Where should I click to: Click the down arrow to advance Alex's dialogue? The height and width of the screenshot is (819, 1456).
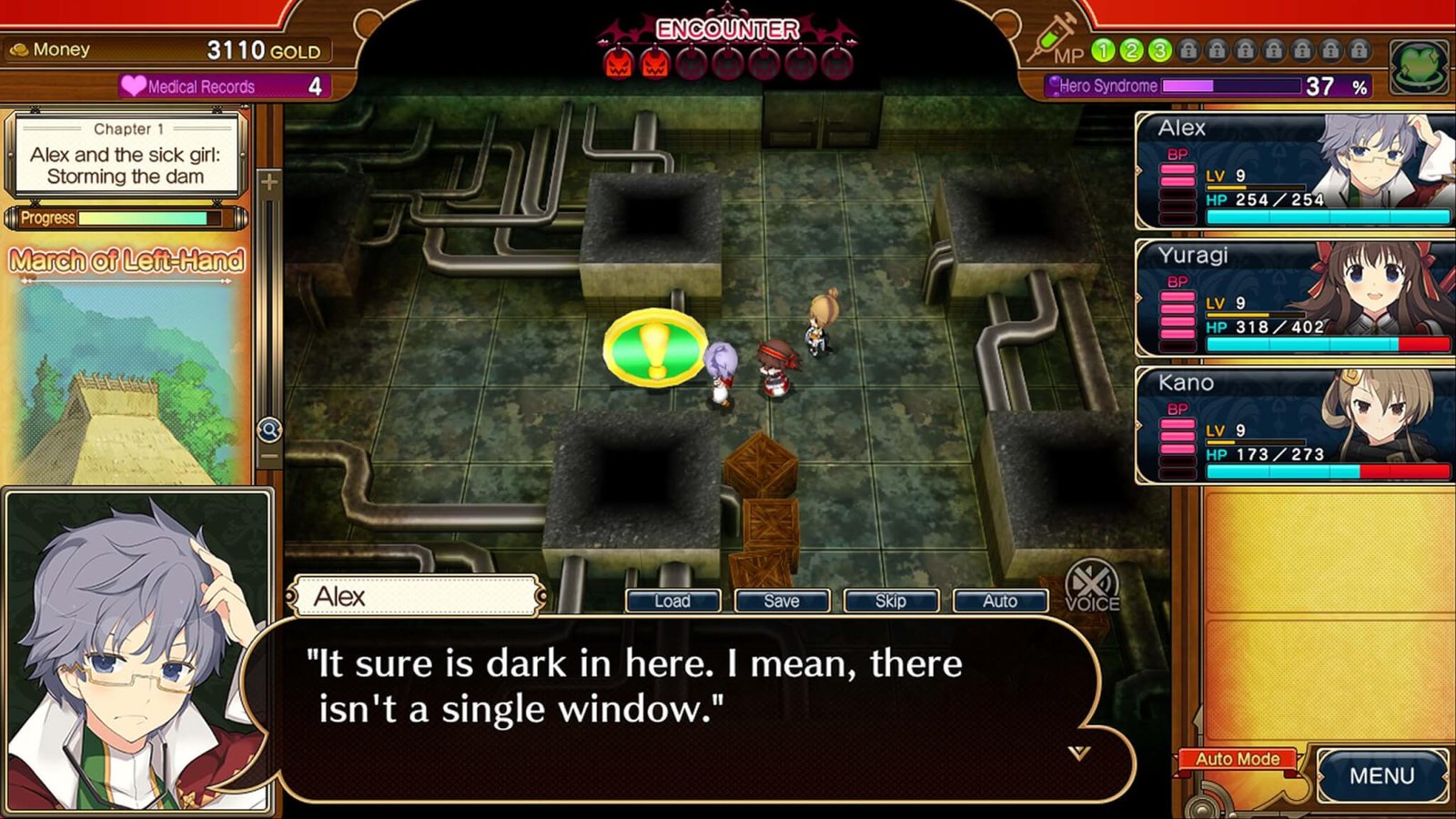click(x=1079, y=753)
